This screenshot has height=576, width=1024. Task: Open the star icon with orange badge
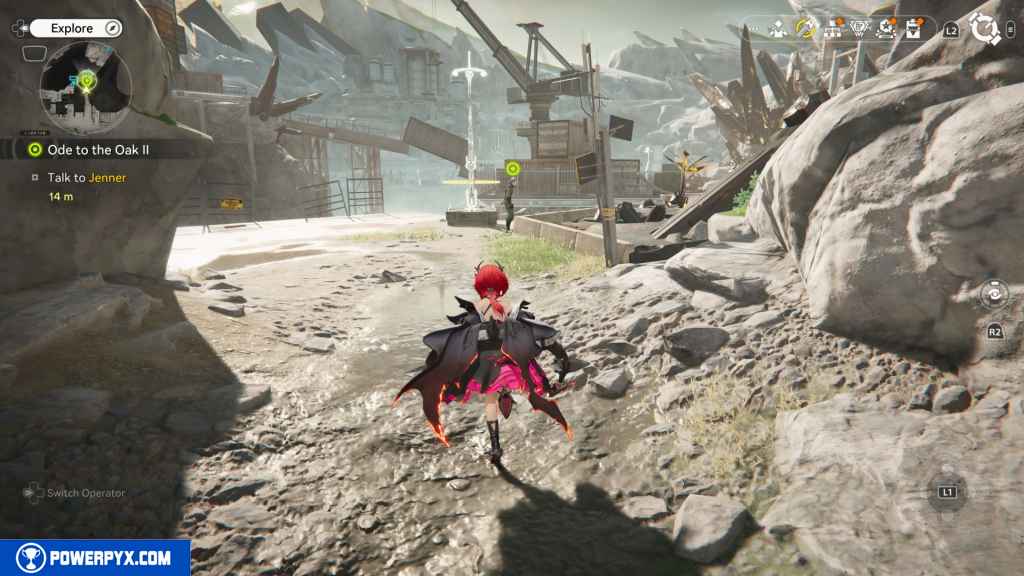886,28
